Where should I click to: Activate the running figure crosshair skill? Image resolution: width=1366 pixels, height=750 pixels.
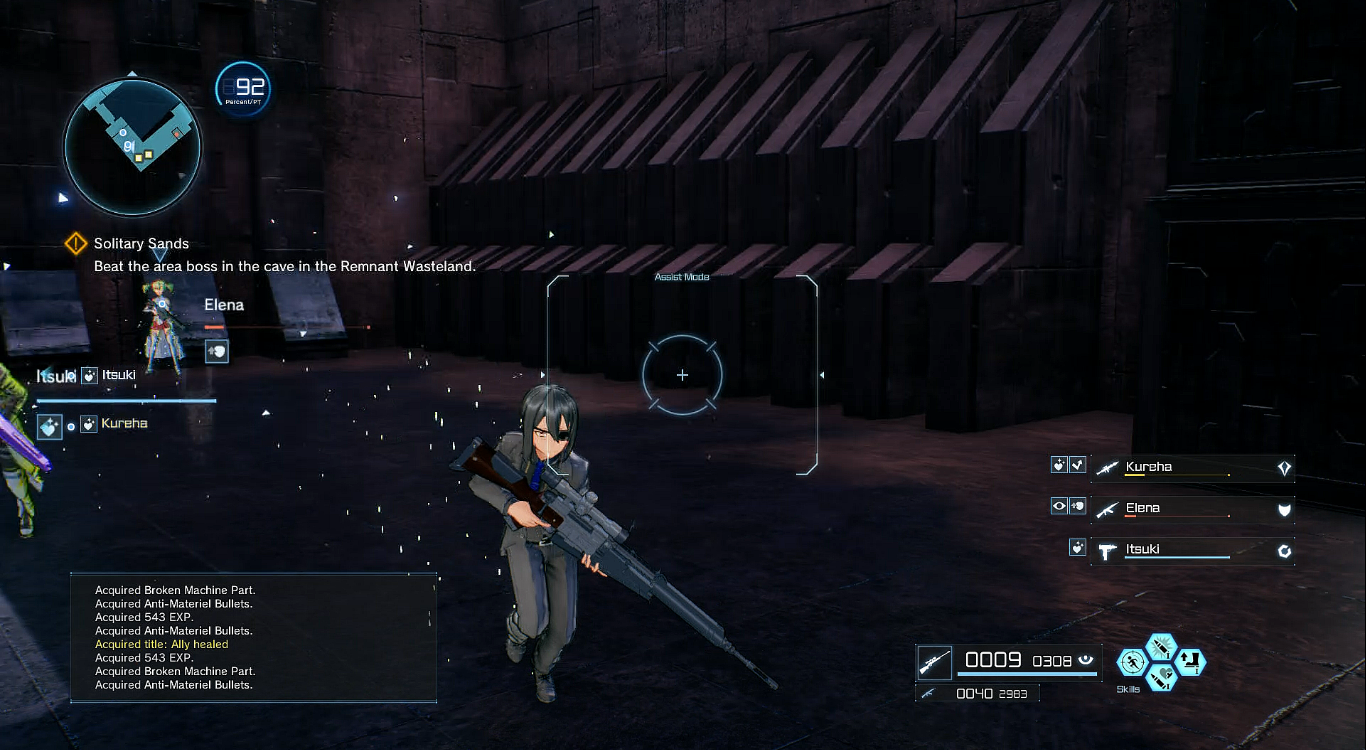click(x=1133, y=661)
